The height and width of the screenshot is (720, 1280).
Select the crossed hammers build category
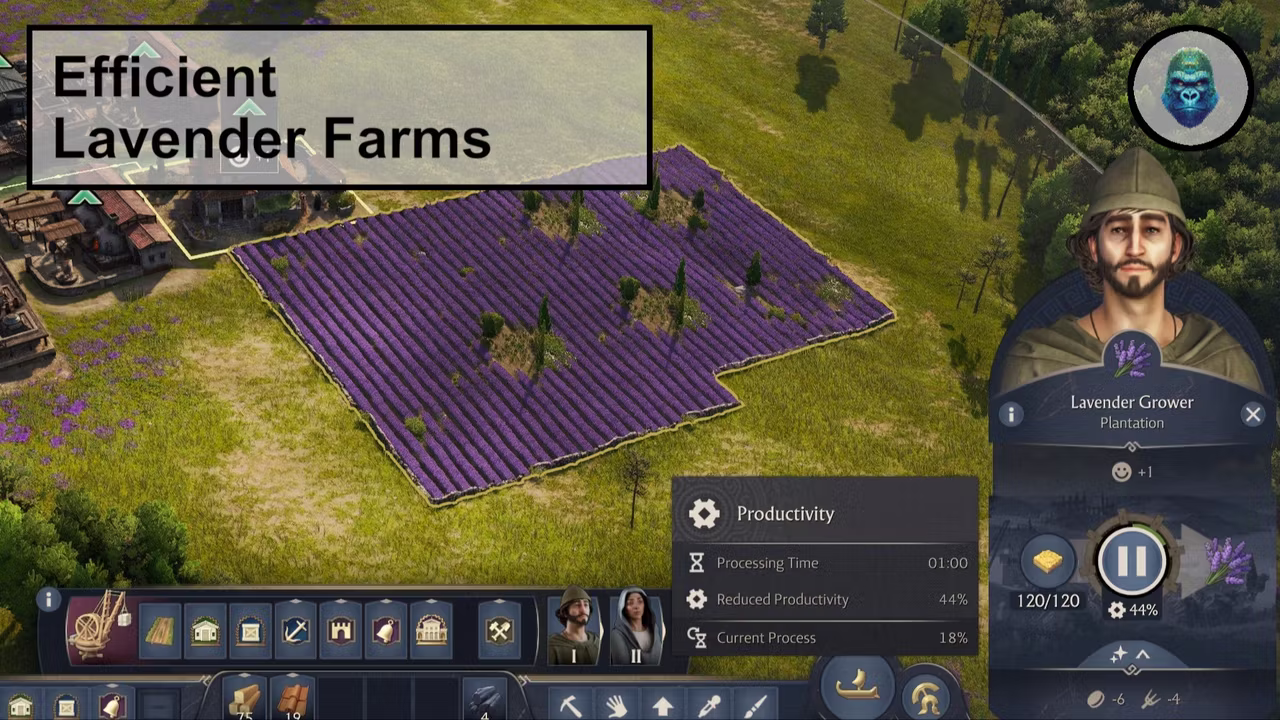point(499,631)
